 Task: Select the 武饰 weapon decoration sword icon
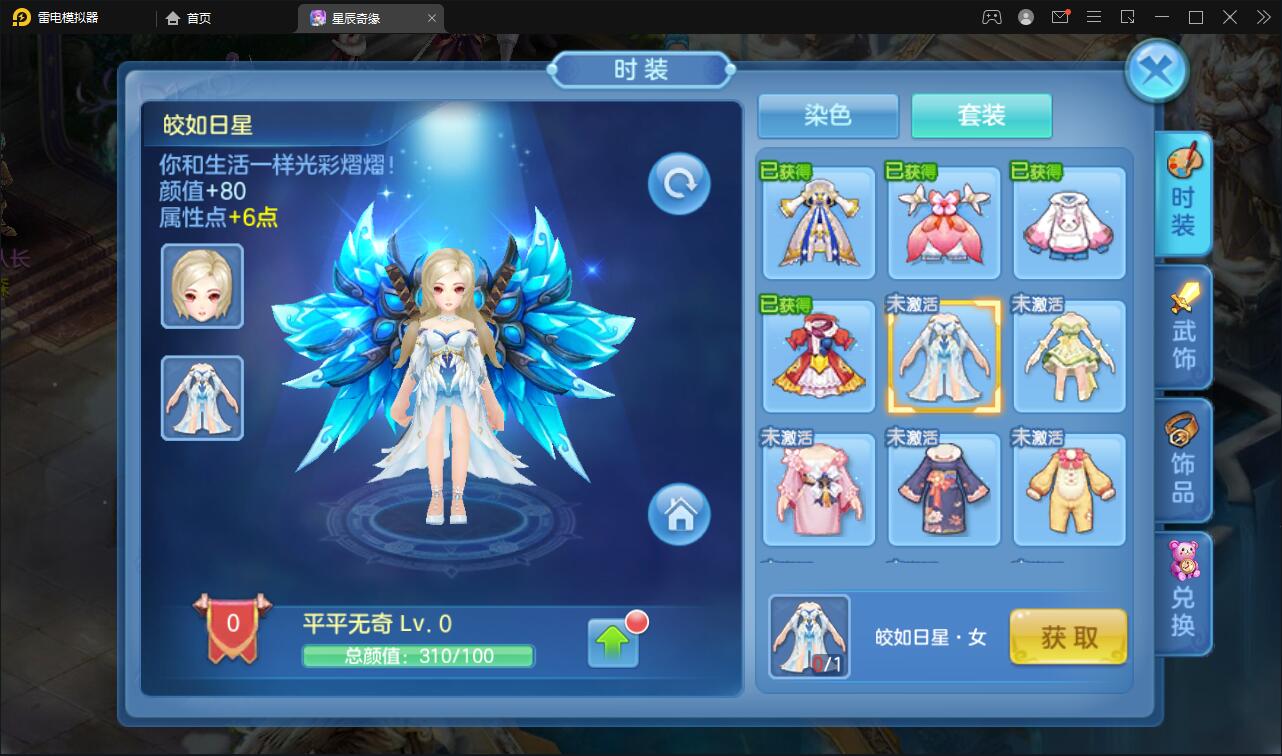(1183, 327)
